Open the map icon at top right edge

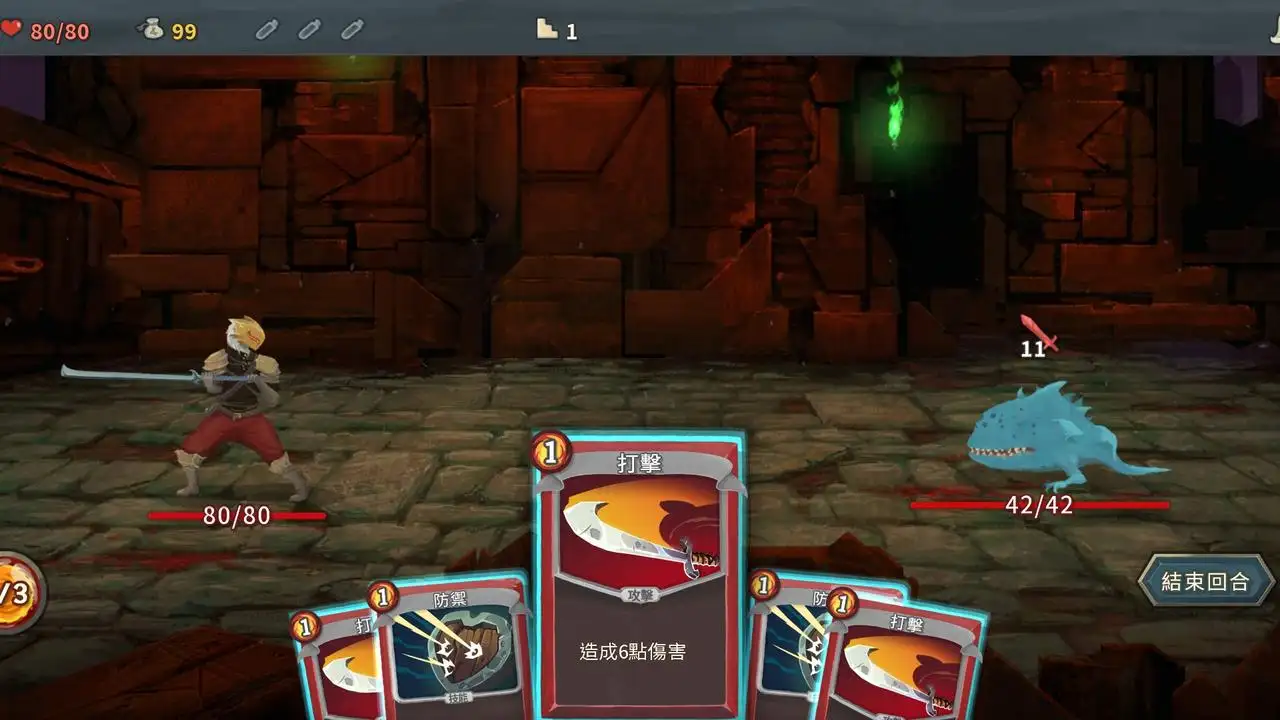(x=1274, y=30)
